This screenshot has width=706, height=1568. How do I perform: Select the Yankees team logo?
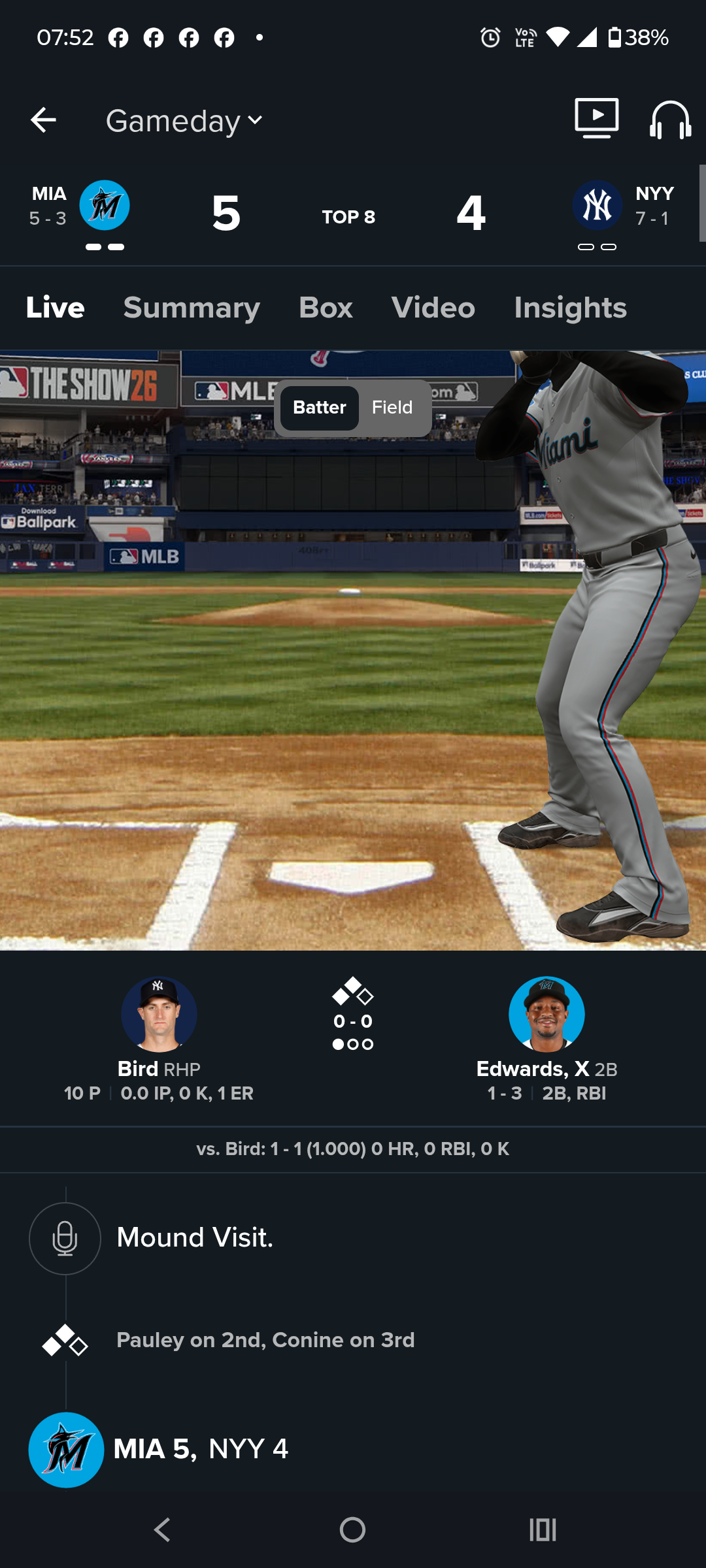click(597, 205)
